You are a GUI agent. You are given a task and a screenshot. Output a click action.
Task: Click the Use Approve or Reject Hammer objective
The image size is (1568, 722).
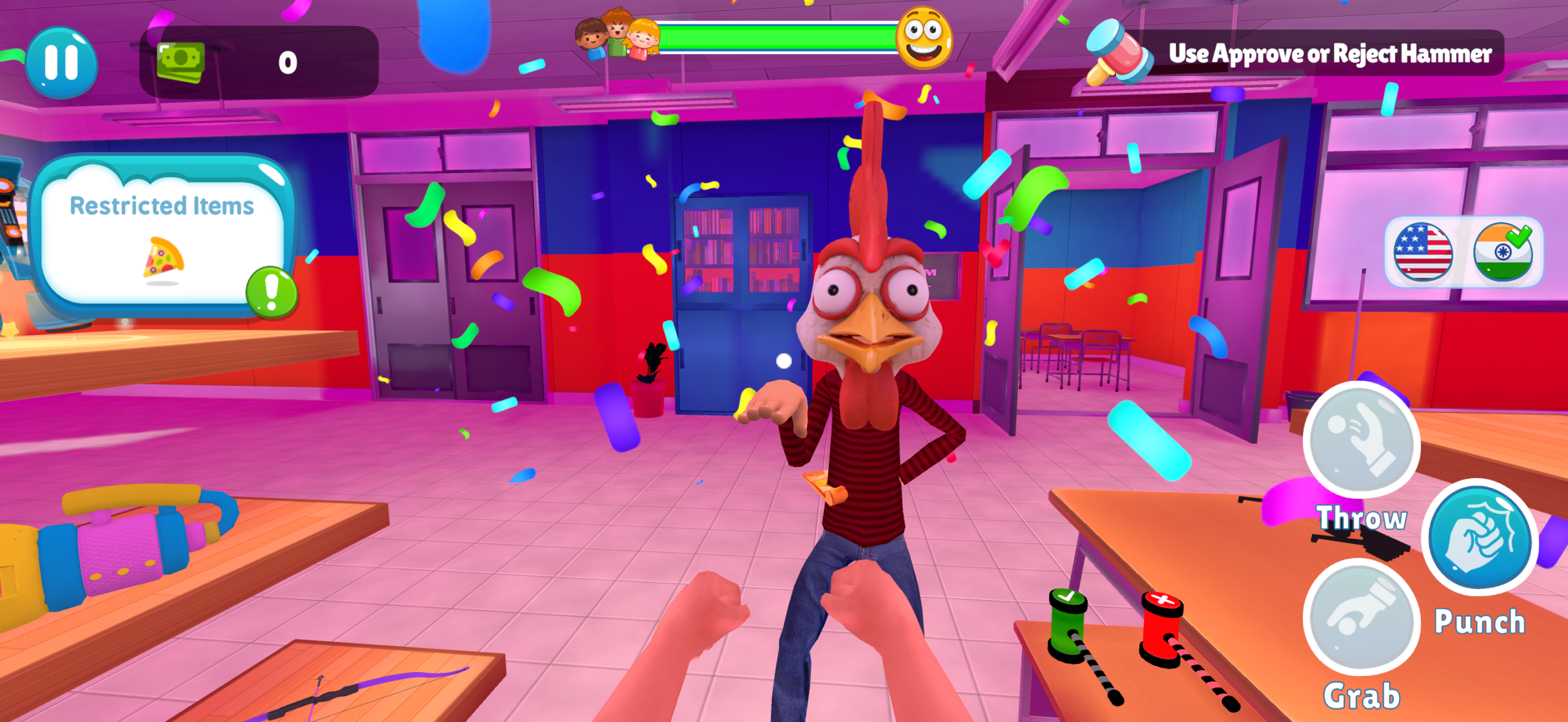[x=1329, y=54]
